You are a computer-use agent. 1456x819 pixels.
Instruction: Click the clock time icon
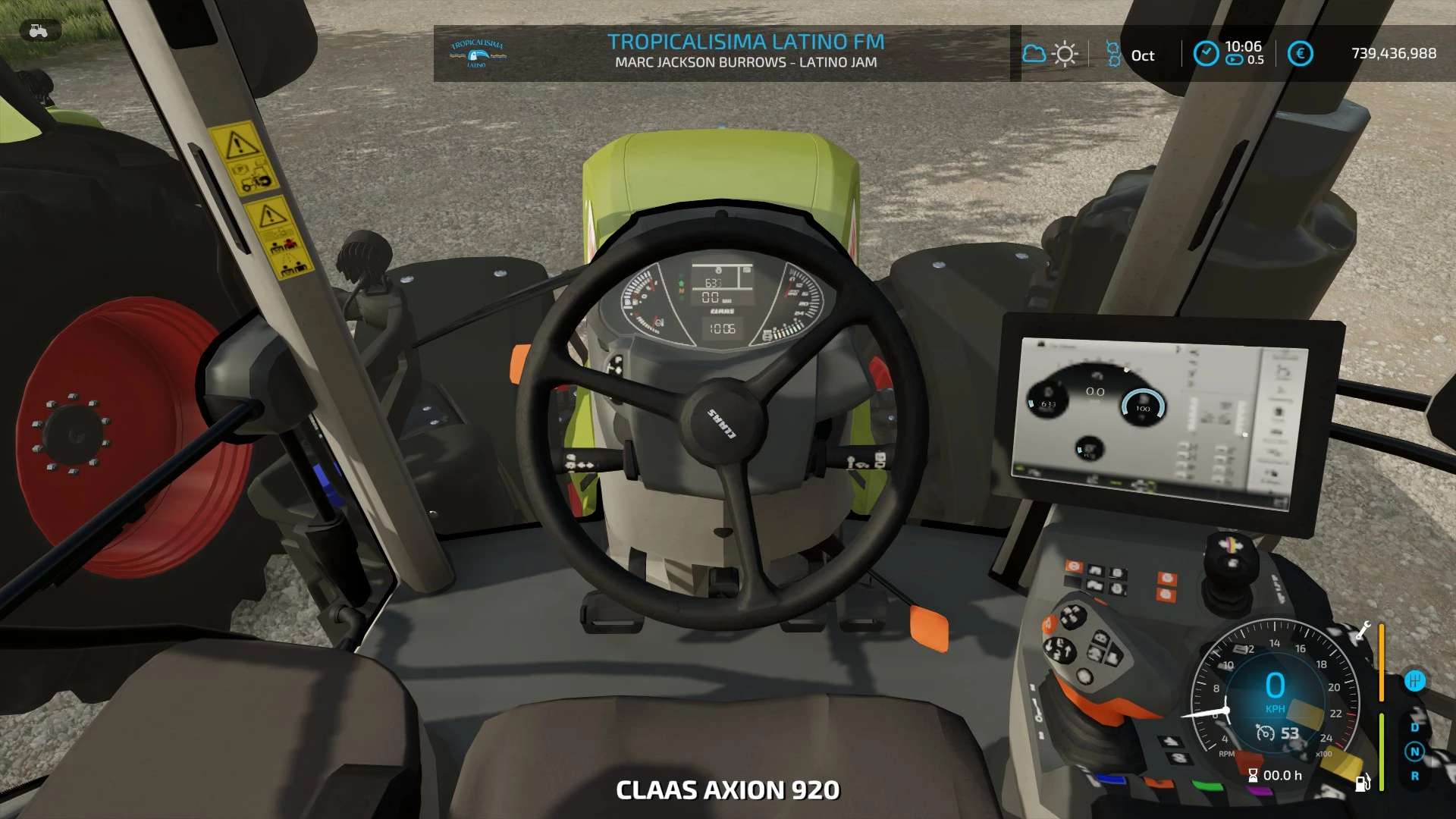click(1206, 53)
